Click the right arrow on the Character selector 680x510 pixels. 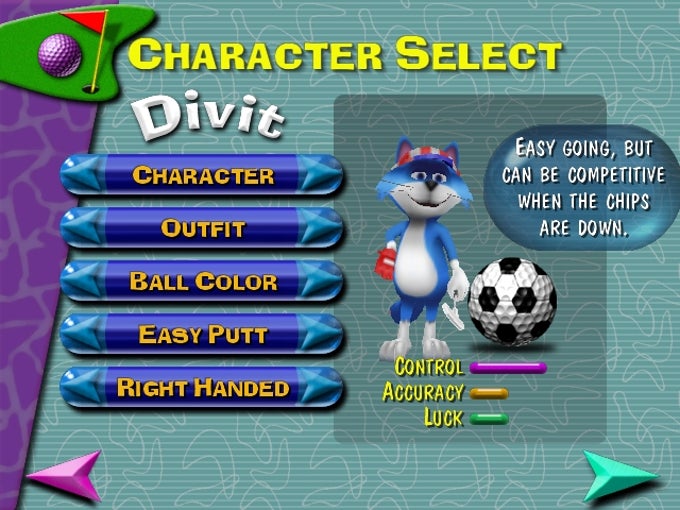tap(319, 175)
